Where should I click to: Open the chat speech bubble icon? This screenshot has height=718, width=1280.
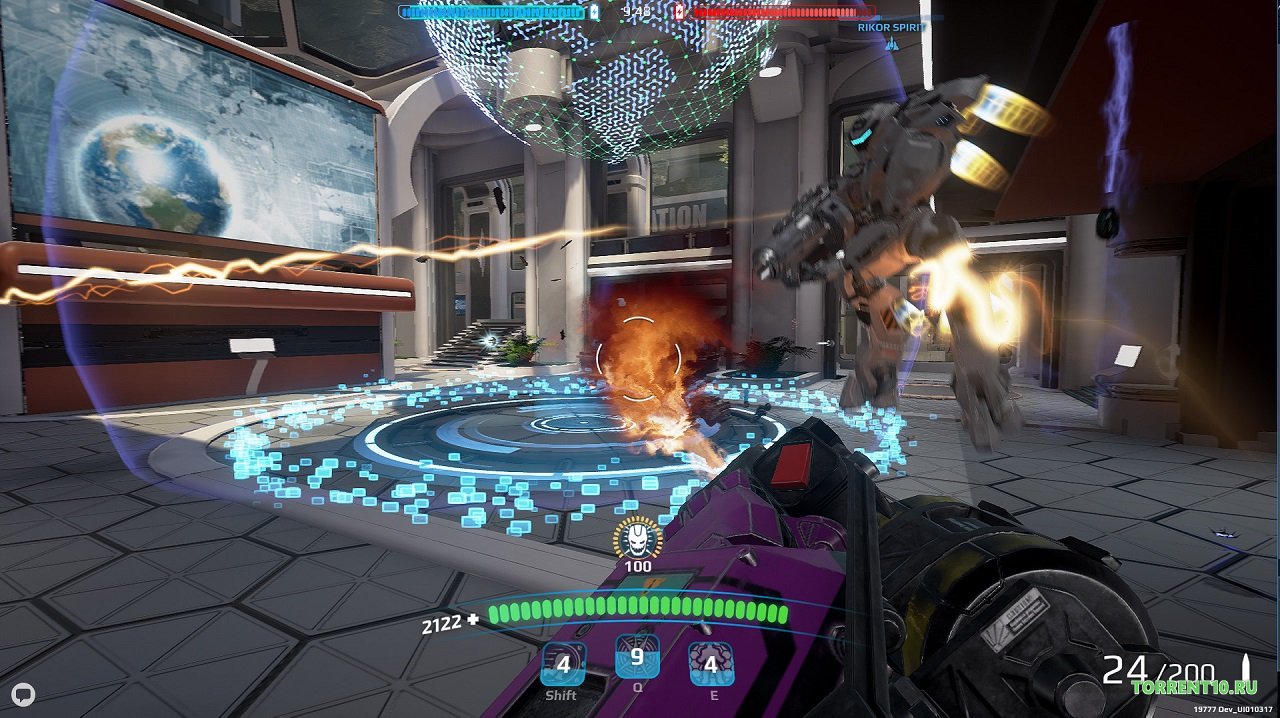(24, 696)
